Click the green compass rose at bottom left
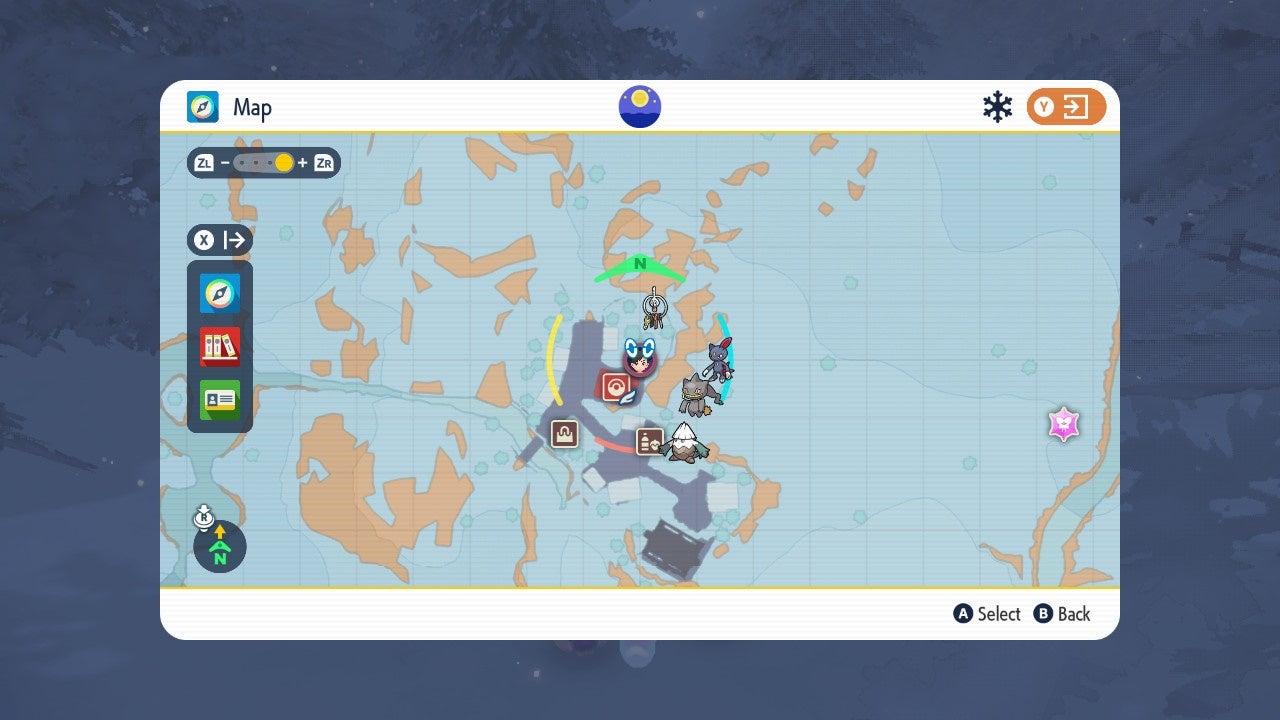1280x720 pixels. coord(219,547)
